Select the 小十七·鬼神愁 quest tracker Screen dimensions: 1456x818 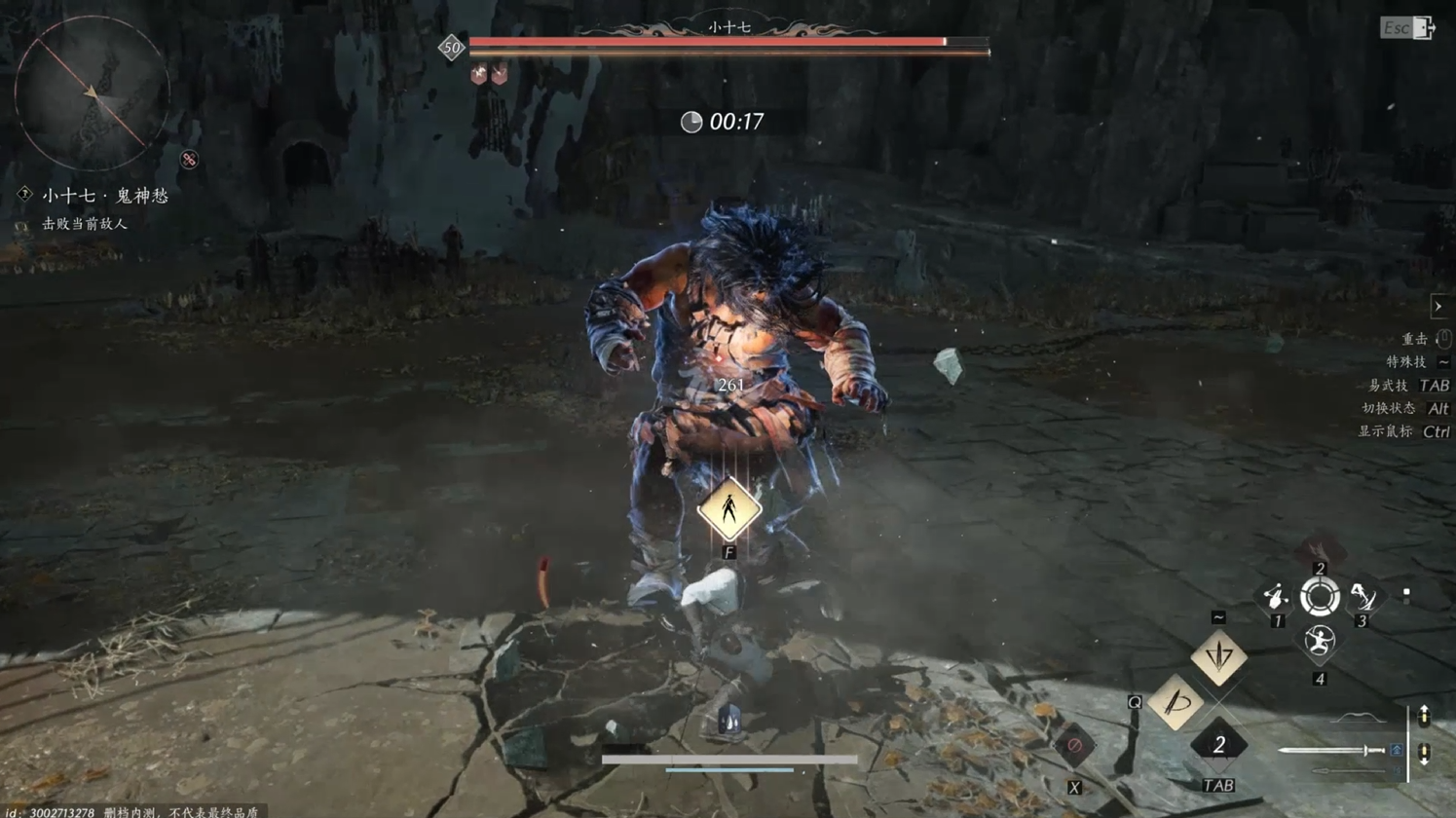[104, 196]
